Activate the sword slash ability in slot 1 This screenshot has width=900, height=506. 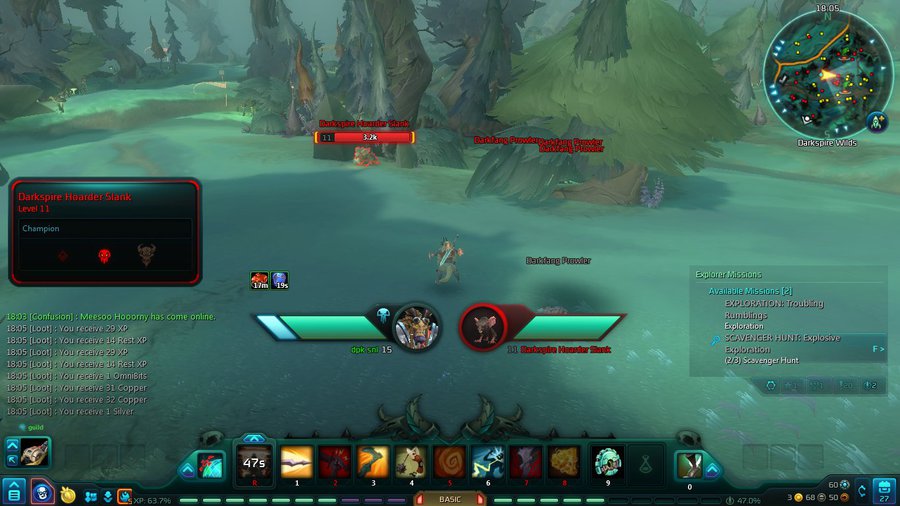click(x=296, y=462)
